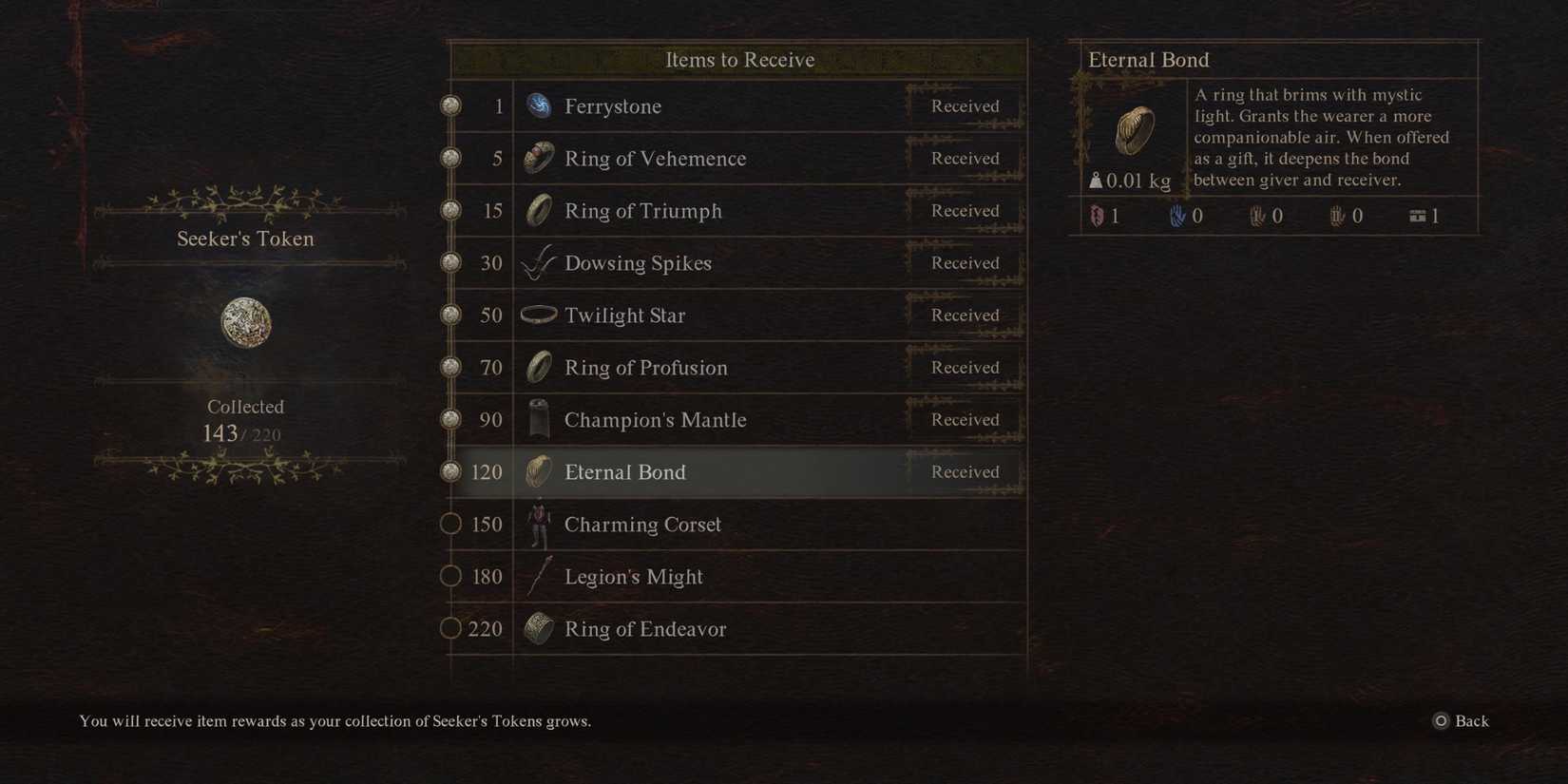The width and height of the screenshot is (1568, 784).
Task: Click the Ferrystone item icon
Action: pyautogui.click(x=539, y=106)
